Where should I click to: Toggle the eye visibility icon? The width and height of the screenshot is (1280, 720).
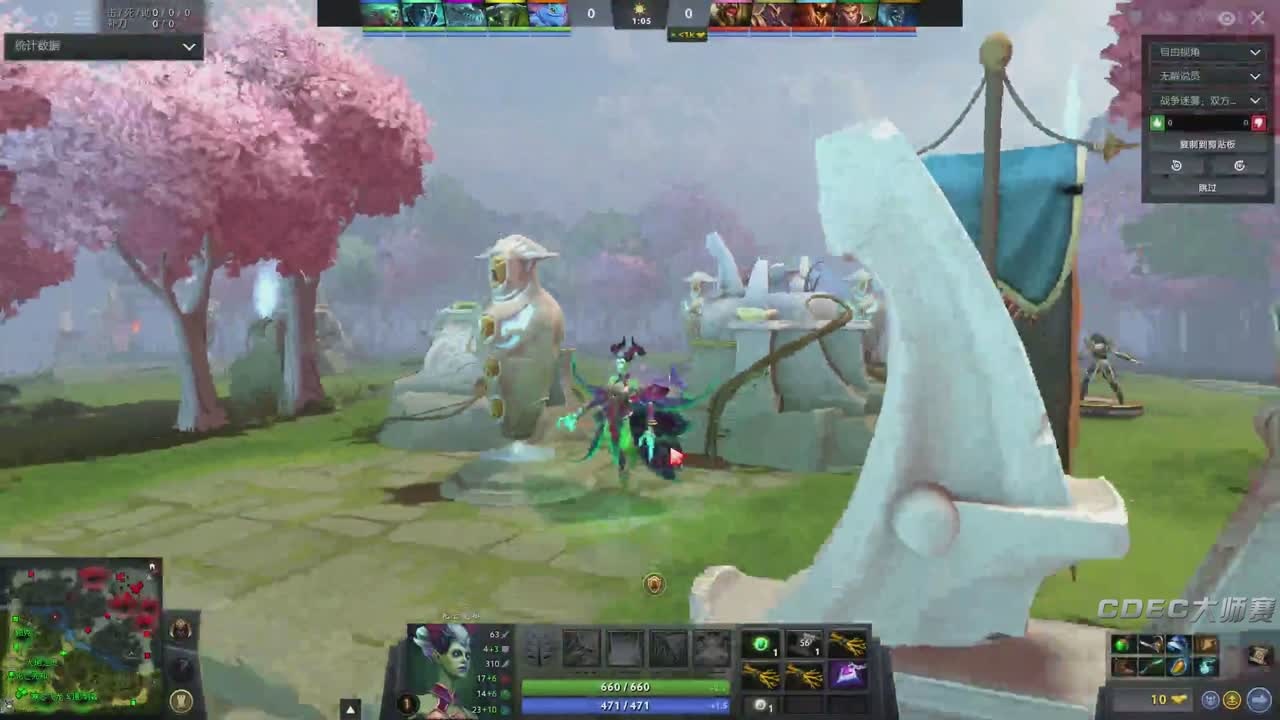(1227, 18)
